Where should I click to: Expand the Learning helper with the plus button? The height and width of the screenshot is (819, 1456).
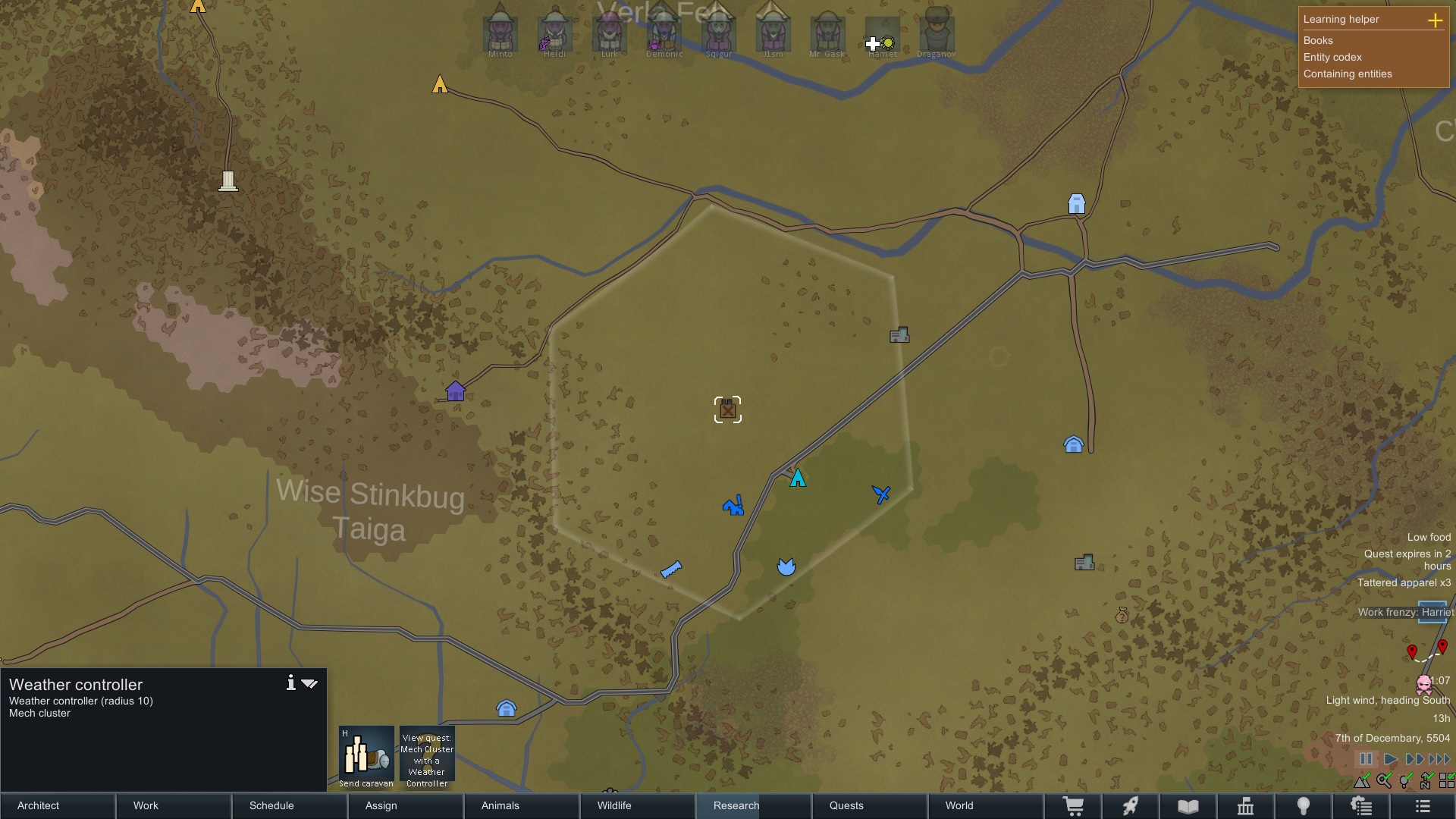(1435, 20)
